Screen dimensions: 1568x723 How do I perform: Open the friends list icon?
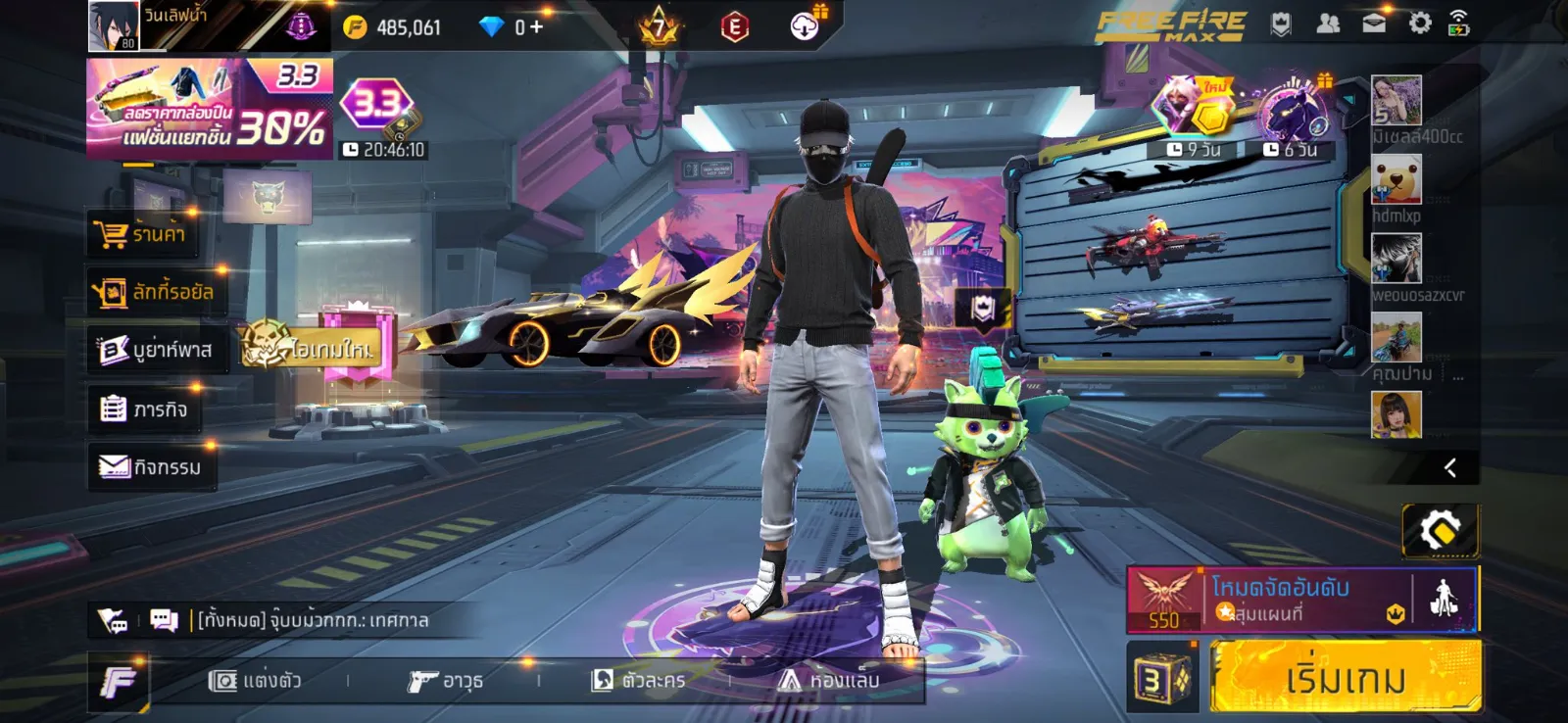coord(1328,24)
